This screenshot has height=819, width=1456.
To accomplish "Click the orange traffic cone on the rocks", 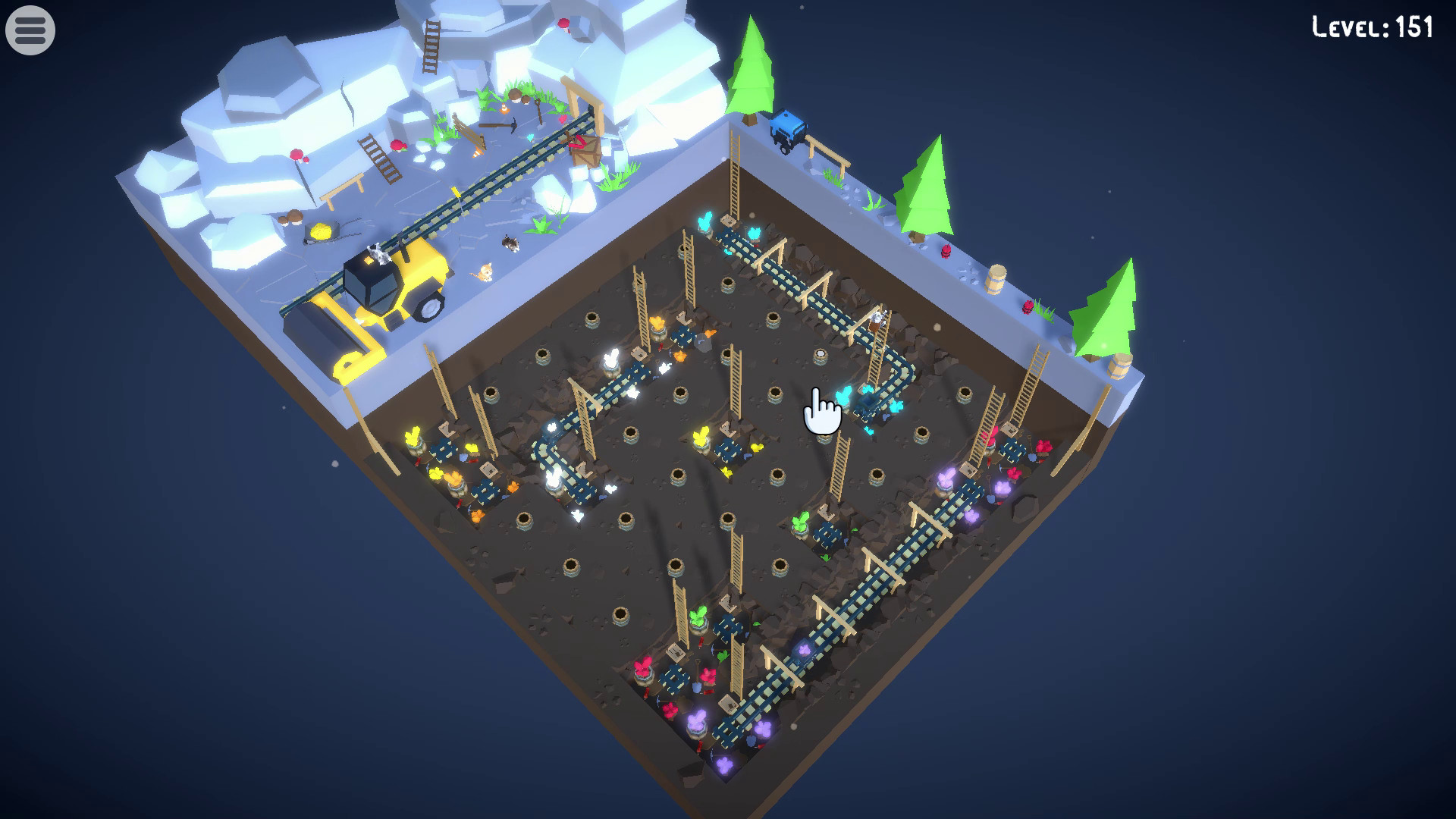I will pyautogui.click(x=505, y=109).
